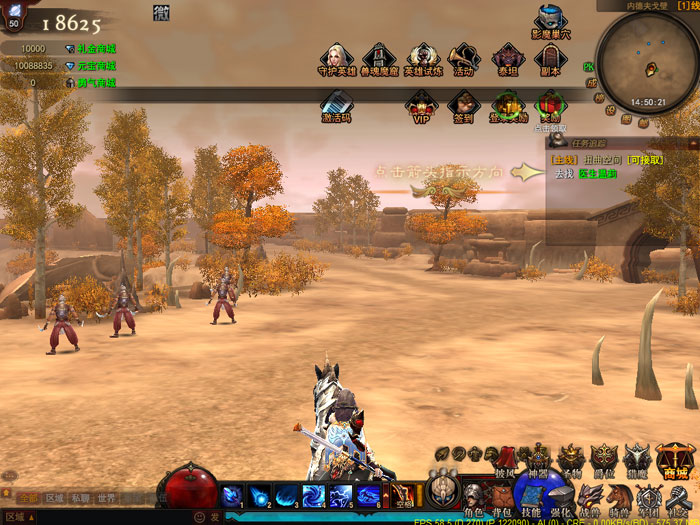
Task: Open the 激活码 activation code panel
Action: click(x=337, y=104)
